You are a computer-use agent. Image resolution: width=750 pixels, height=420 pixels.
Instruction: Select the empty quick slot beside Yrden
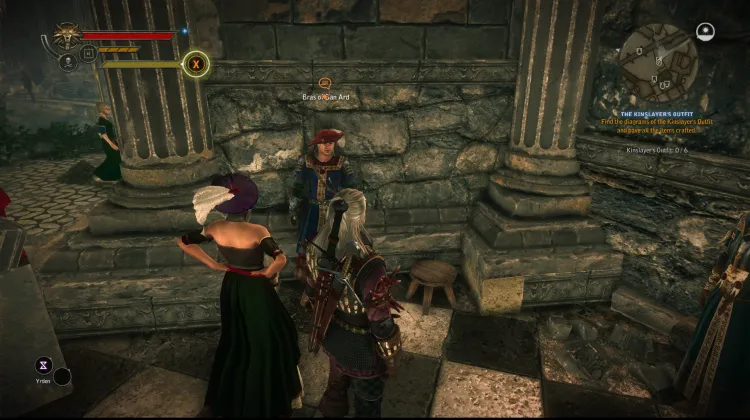(63, 376)
